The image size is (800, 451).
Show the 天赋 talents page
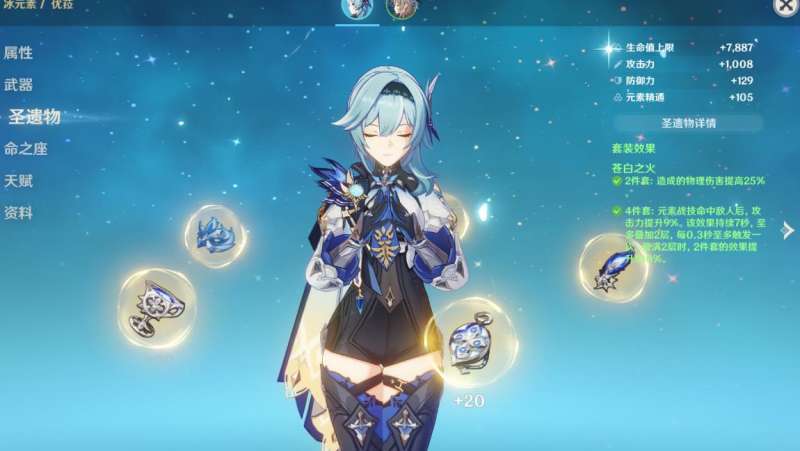point(18,181)
